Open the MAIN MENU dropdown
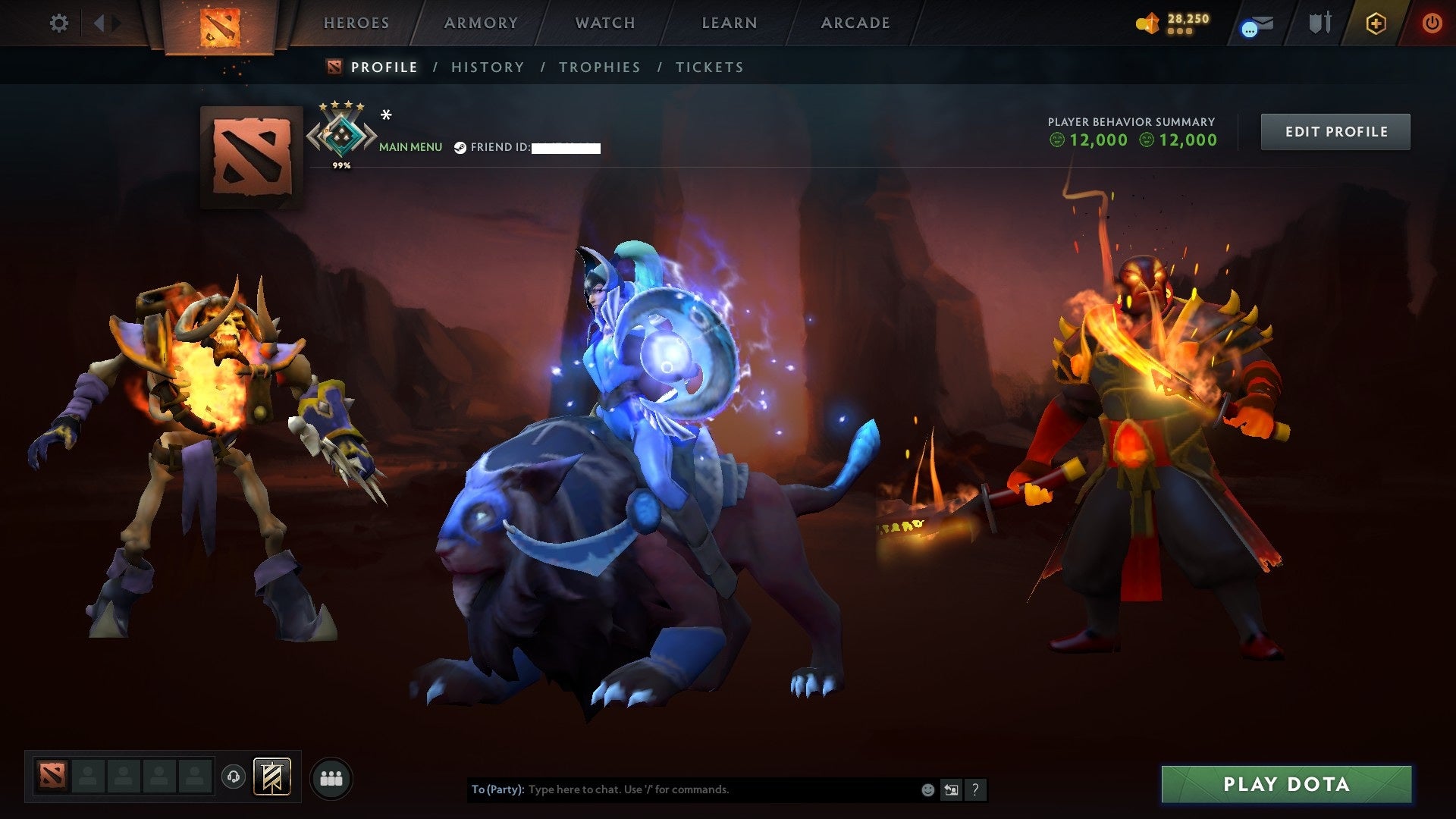The image size is (1456, 819). pos(409,146)
